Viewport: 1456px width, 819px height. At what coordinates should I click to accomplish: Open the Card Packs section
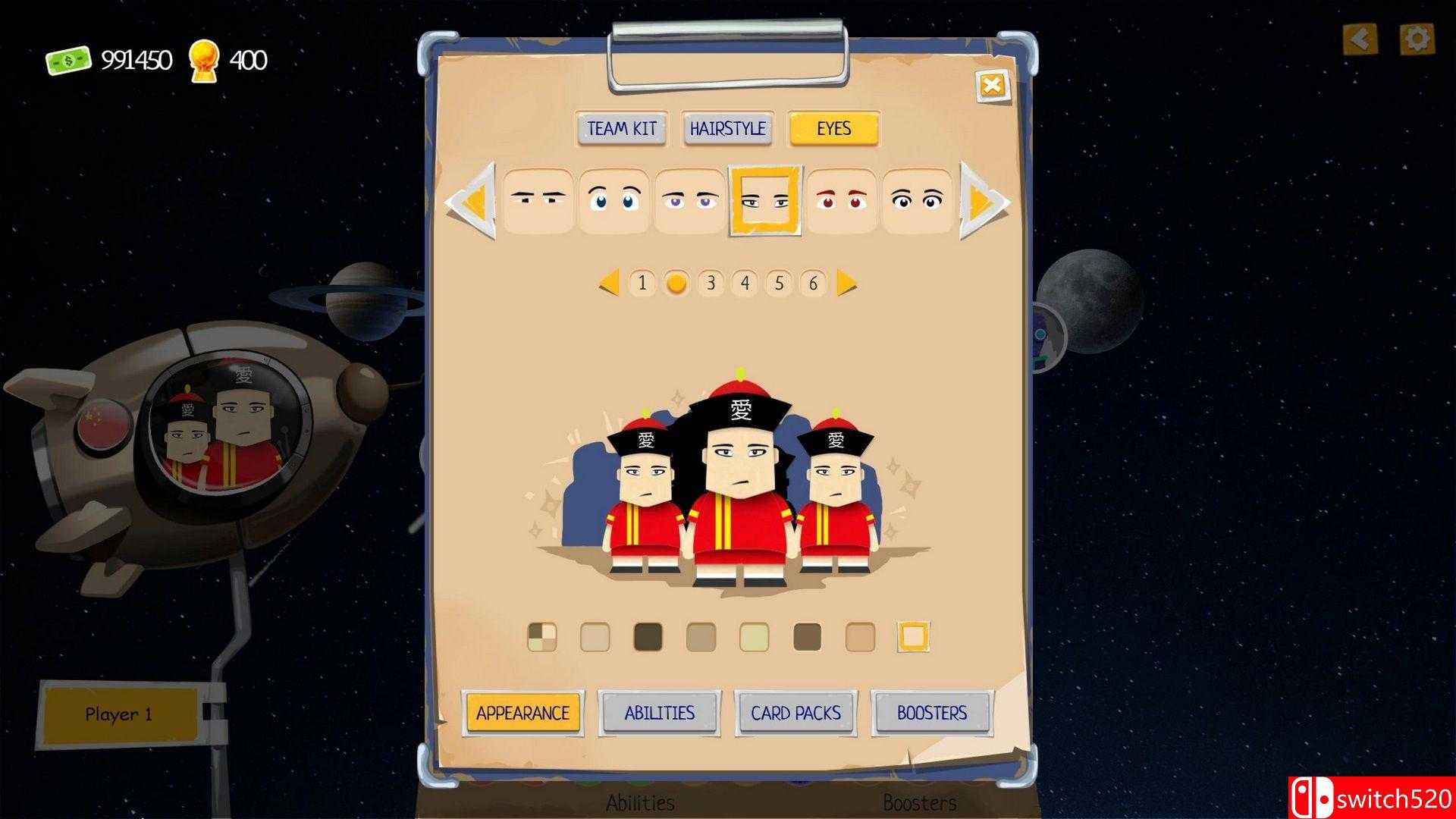pyautogui.click(x=795, y=713)
